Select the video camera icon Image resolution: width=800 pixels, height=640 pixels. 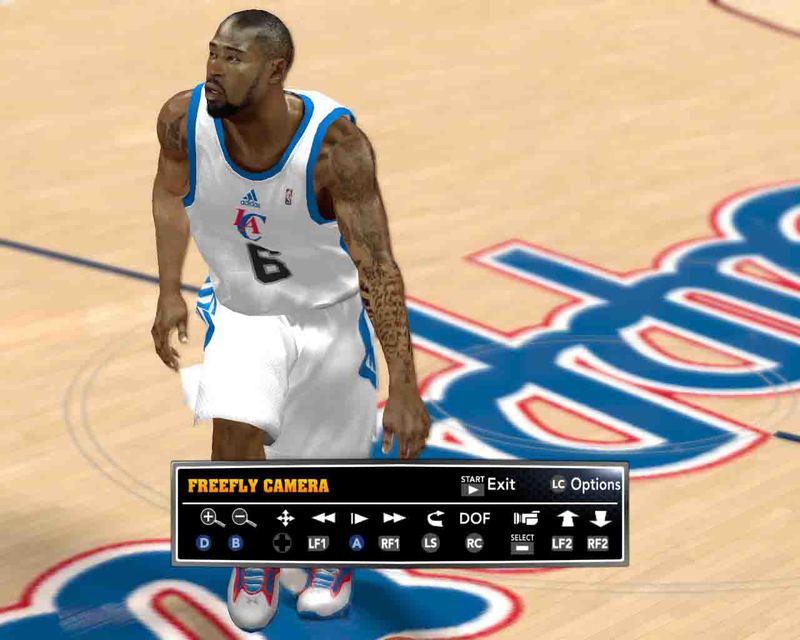tap(525, 518)
